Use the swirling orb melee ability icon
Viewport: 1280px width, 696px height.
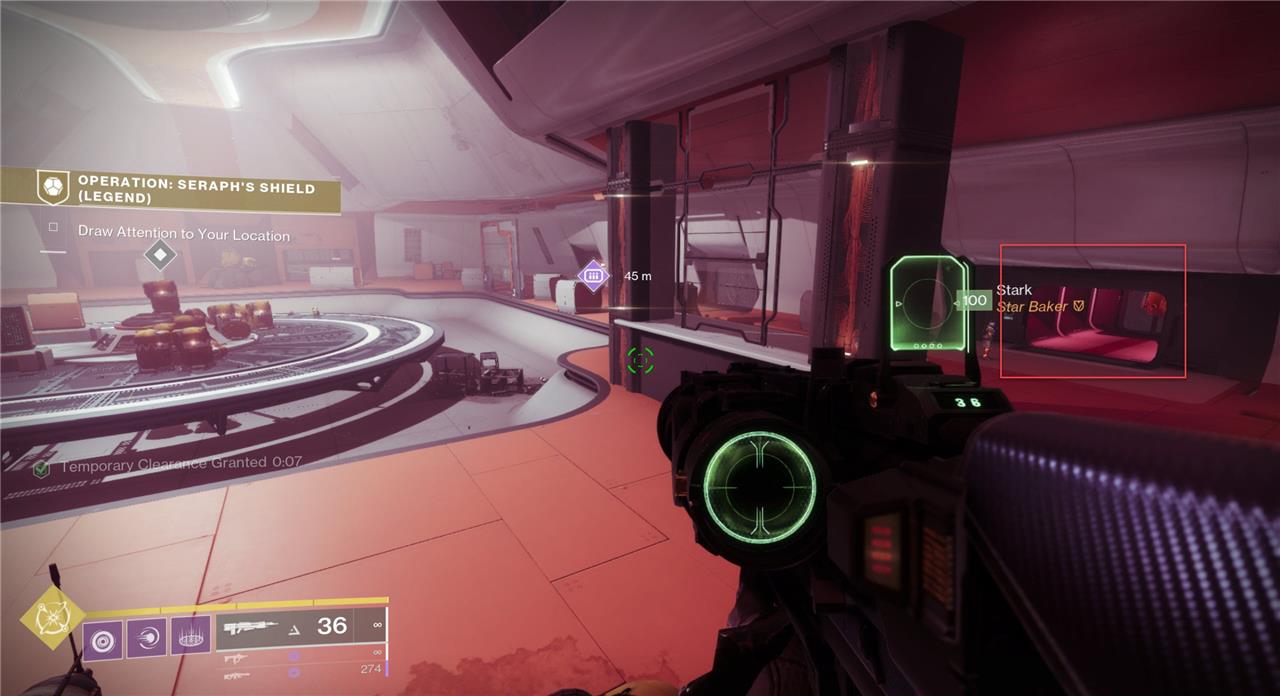[146, 636]
